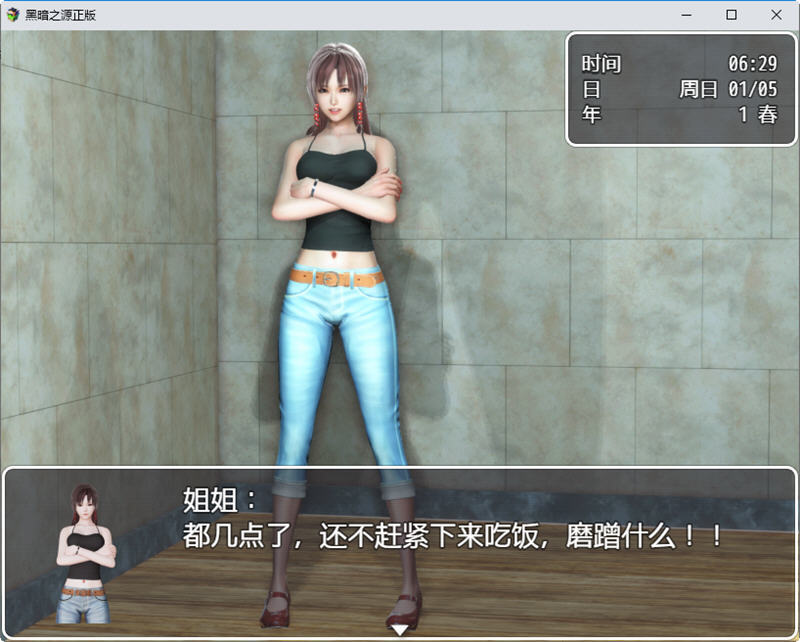
Task: Advance dialogue with the white arrow indicator
Action: [399, 630]
